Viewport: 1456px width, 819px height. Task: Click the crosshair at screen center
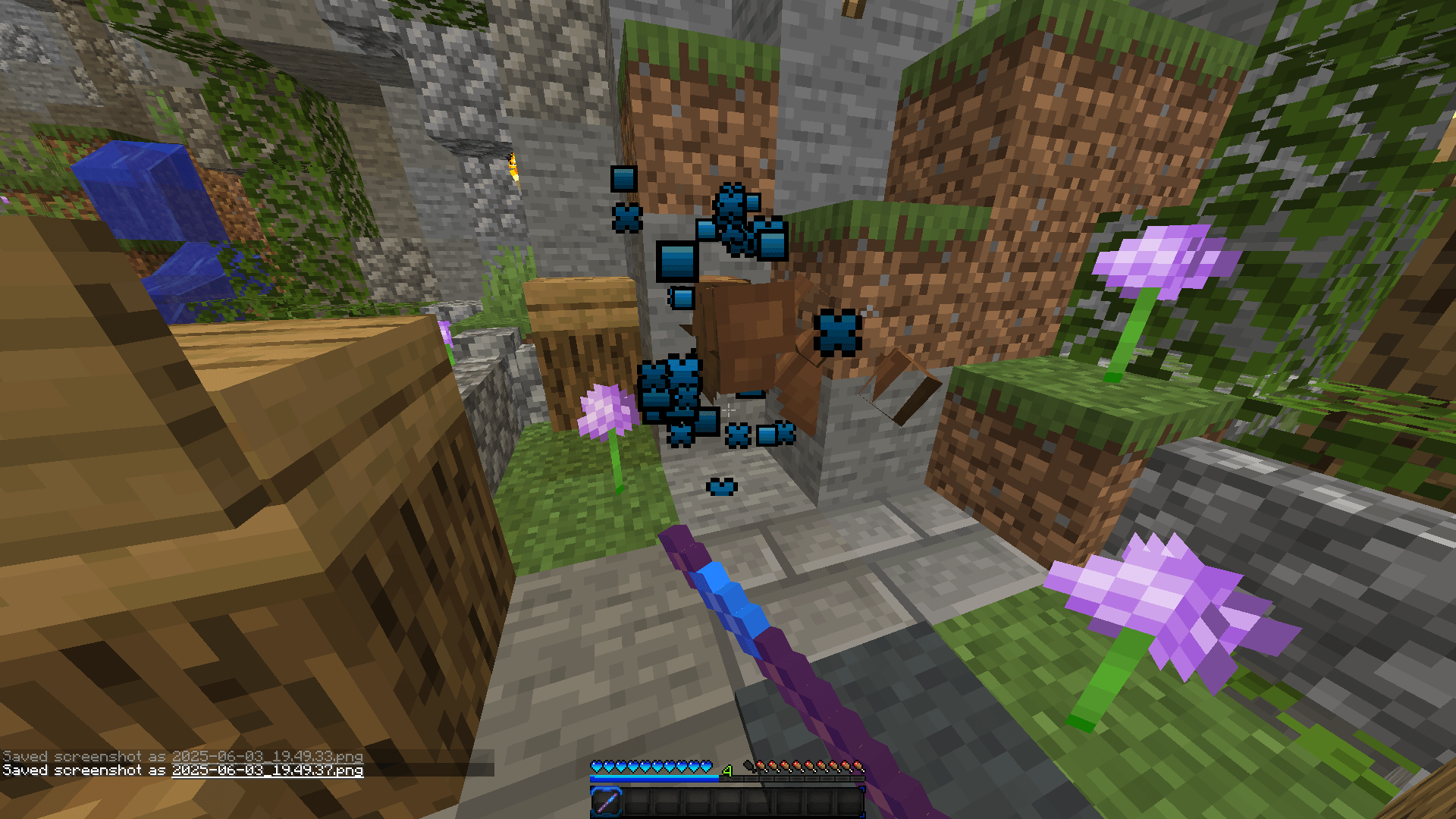[728, 409]
